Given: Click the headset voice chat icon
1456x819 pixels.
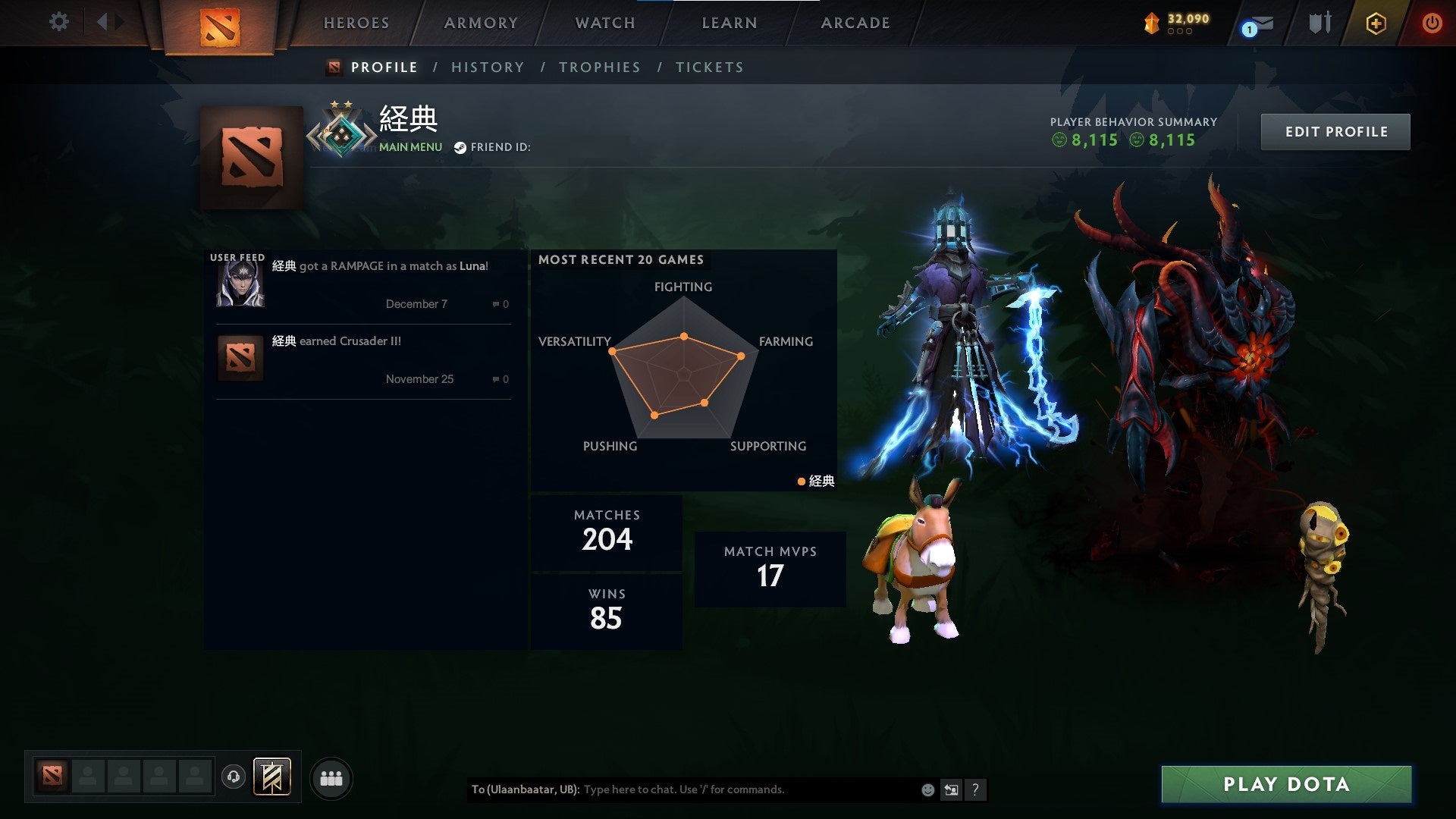Looking at the screenshot, I should point(235,777).
